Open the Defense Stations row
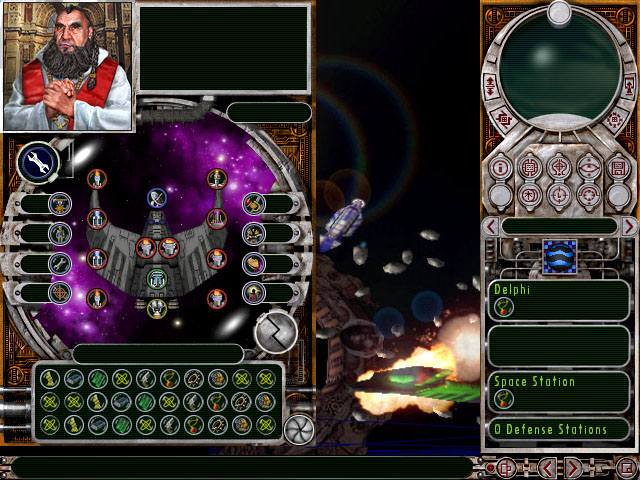 click(560, 430)
